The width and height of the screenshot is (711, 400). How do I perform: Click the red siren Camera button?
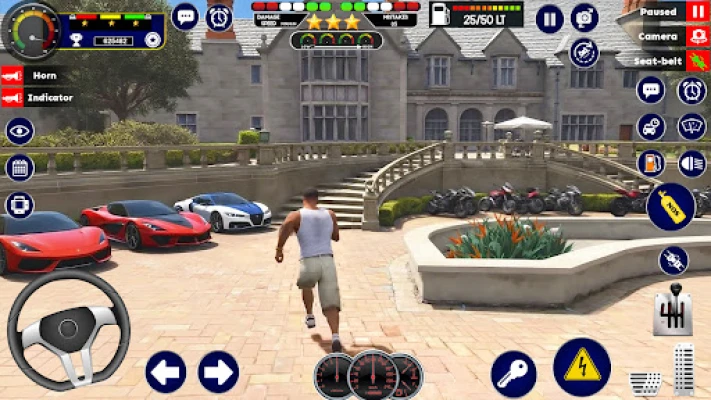click(697, 36)
